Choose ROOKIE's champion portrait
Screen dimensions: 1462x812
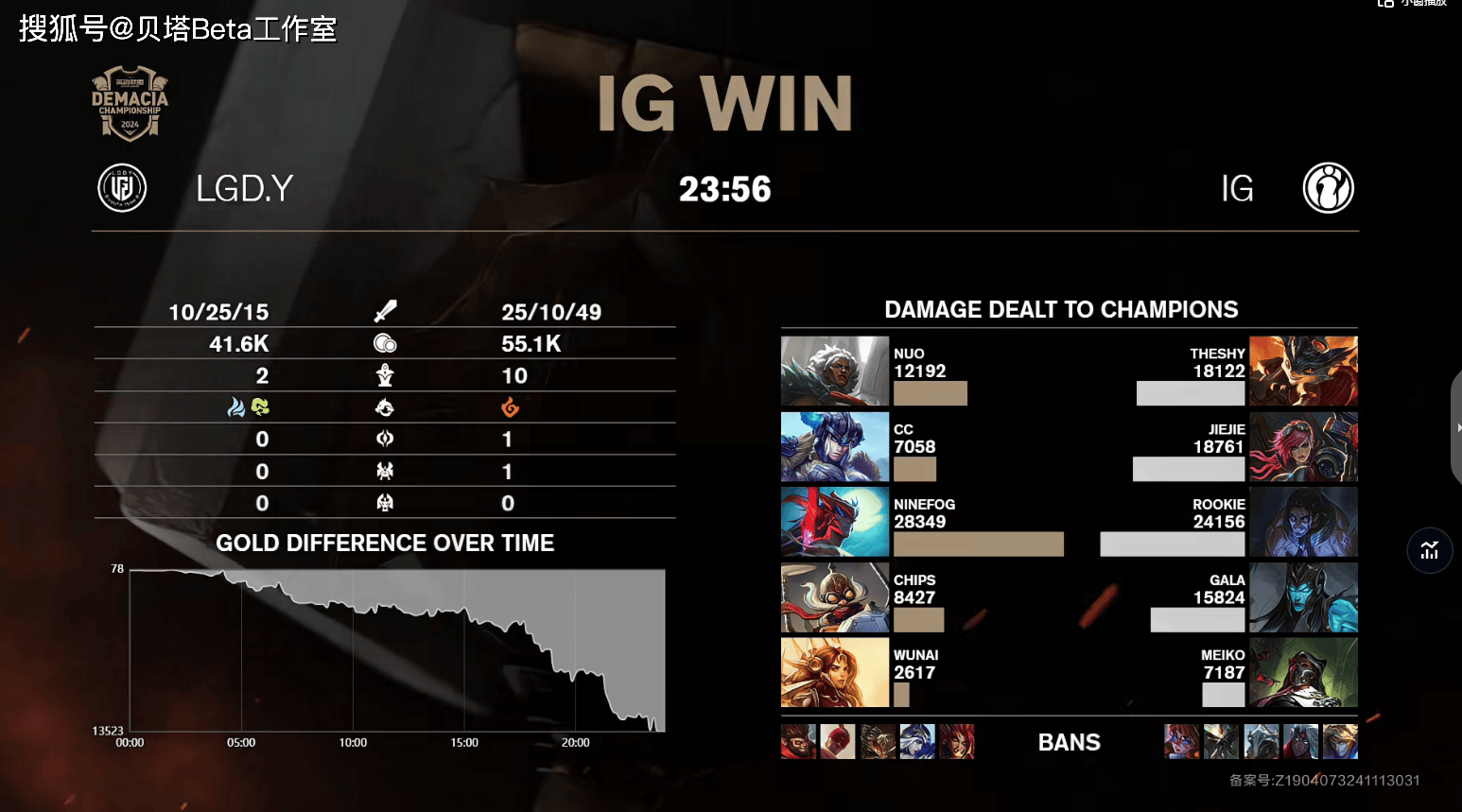coord(1303,522)
